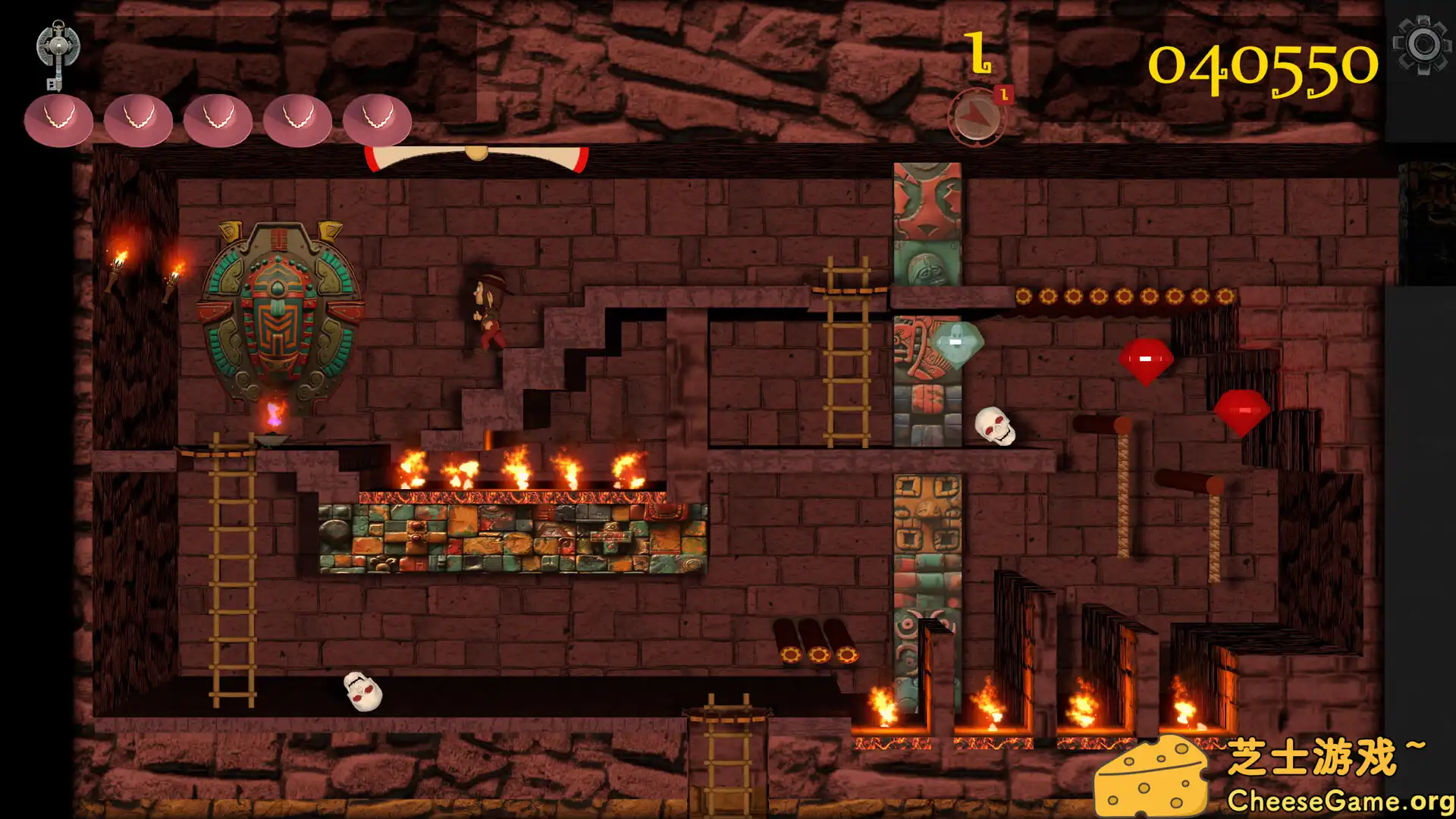Click the ancient key icon in the top-left HUD
This screenshot has width=1456, height=819.
[x=59, y=49]
